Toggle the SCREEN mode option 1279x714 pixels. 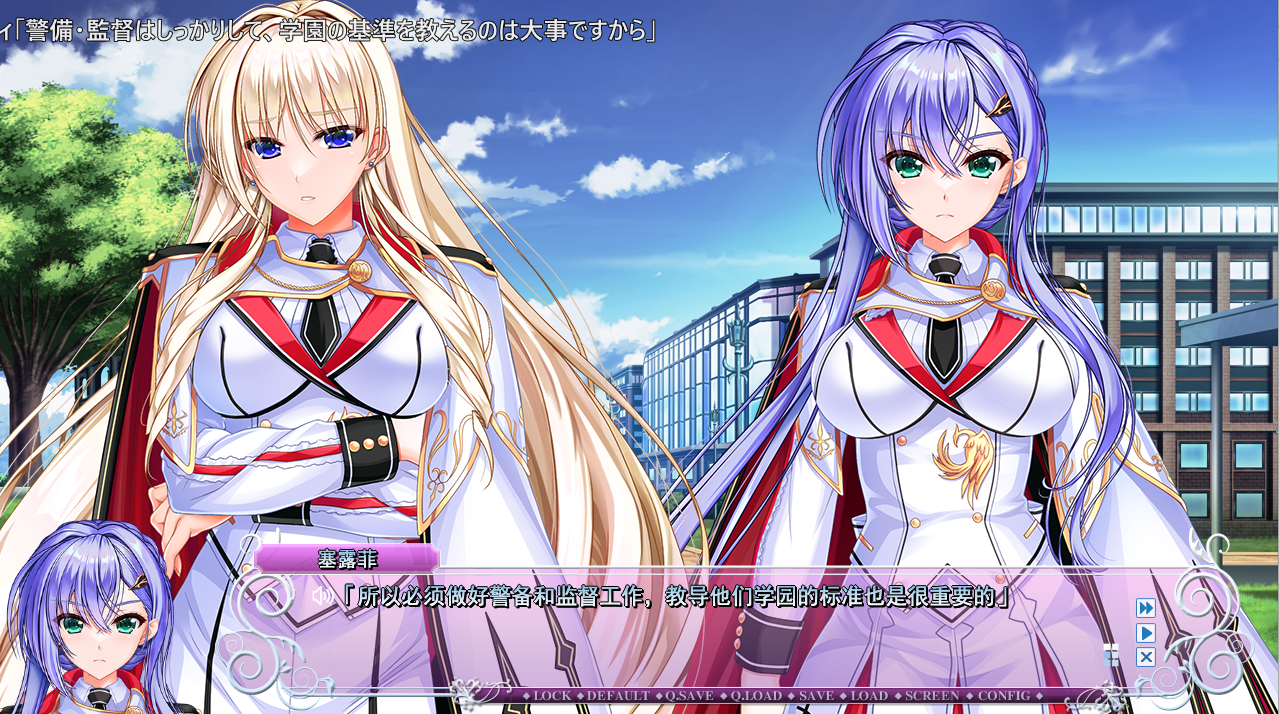(931, 696)
